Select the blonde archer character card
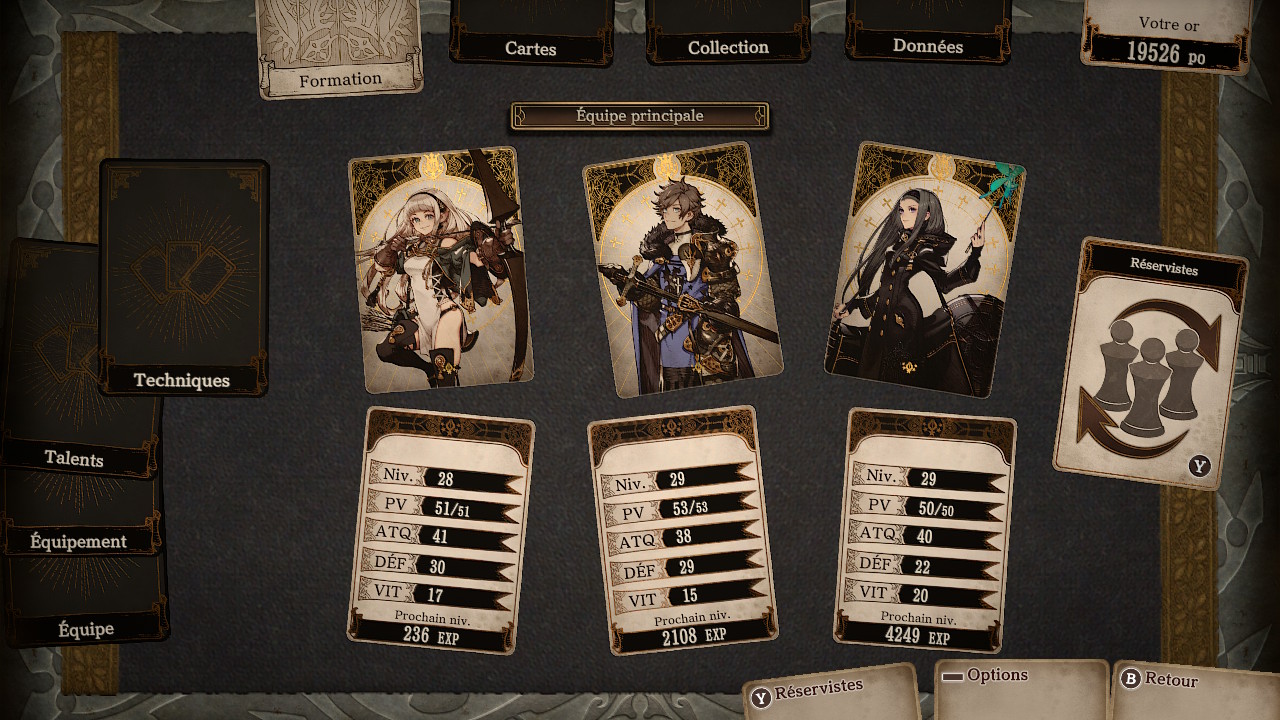 (x=440, y=270)
